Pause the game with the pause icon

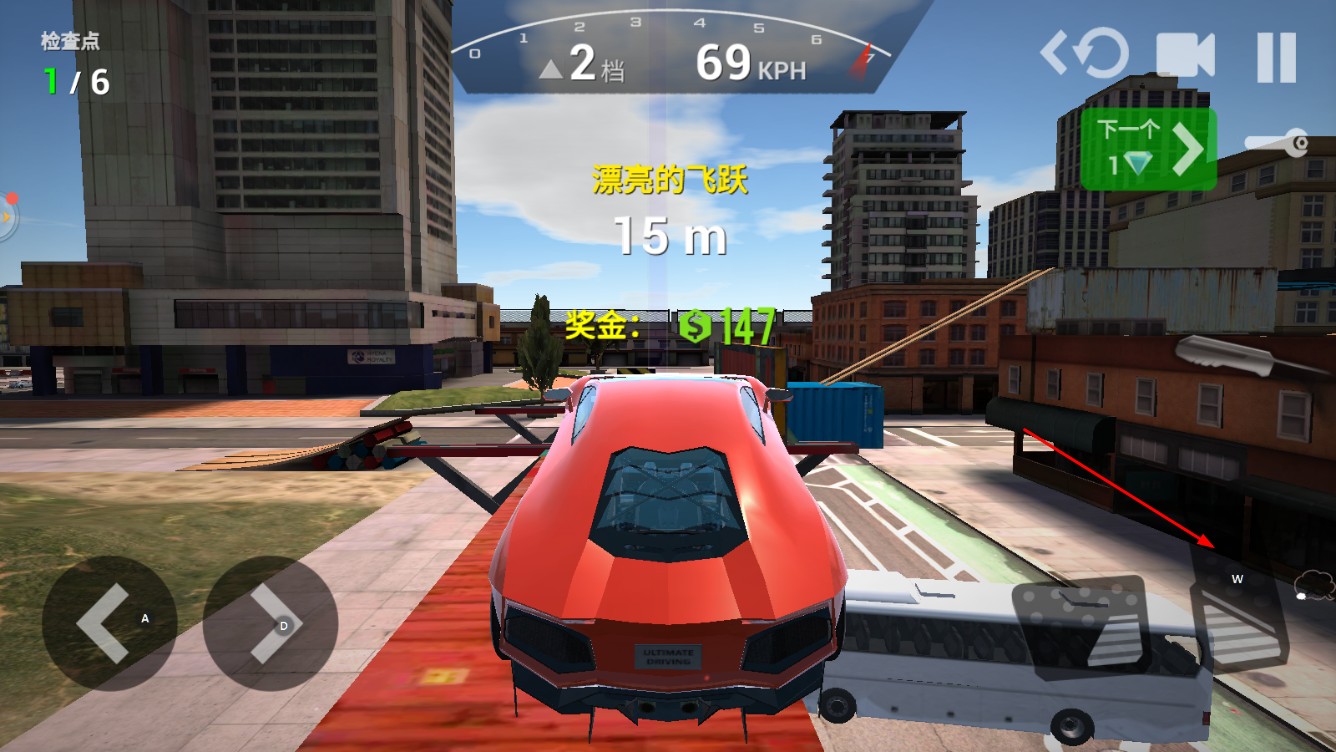[1276, 56]
